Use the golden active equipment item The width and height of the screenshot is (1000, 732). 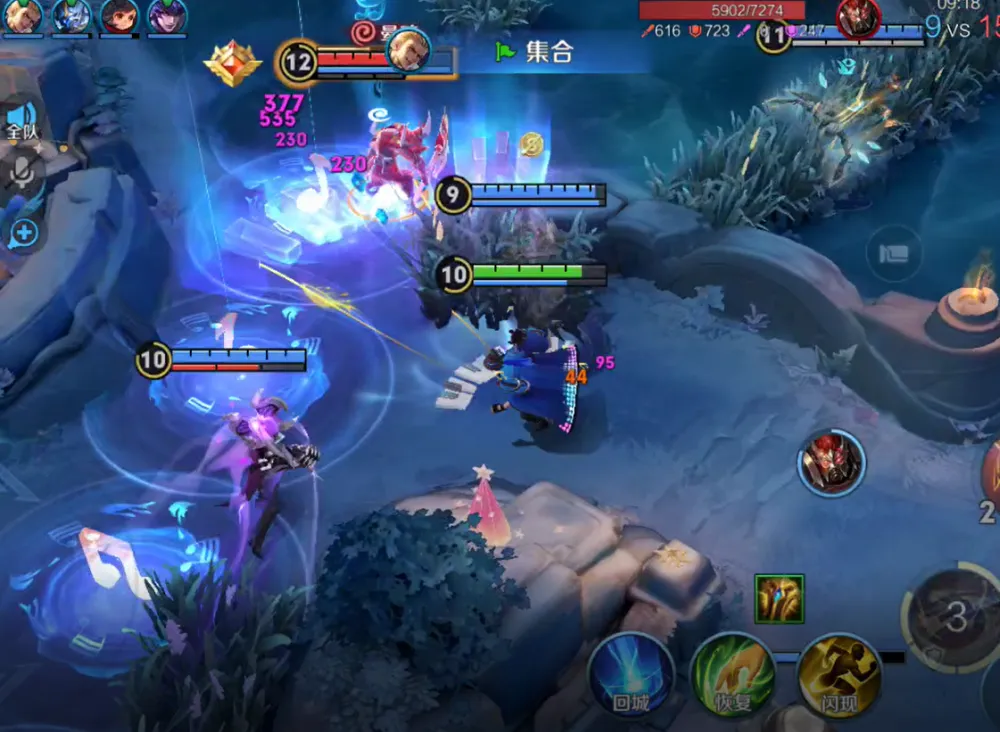(780, 599)
